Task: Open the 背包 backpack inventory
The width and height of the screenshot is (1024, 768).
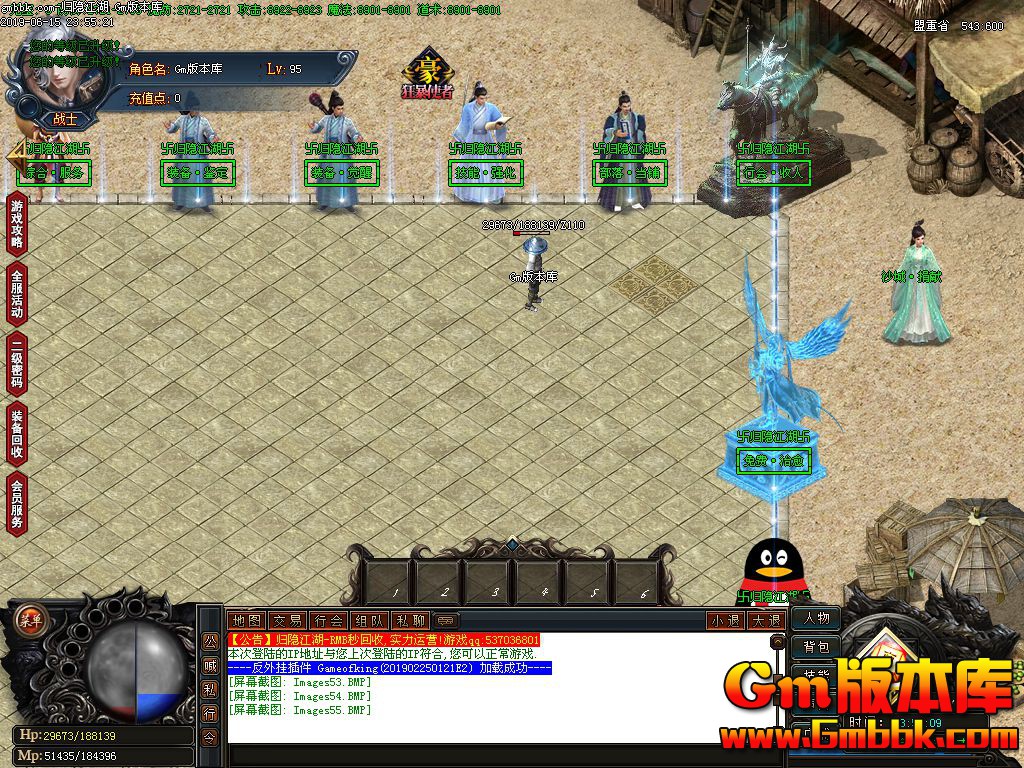Action: coord(816,647)
